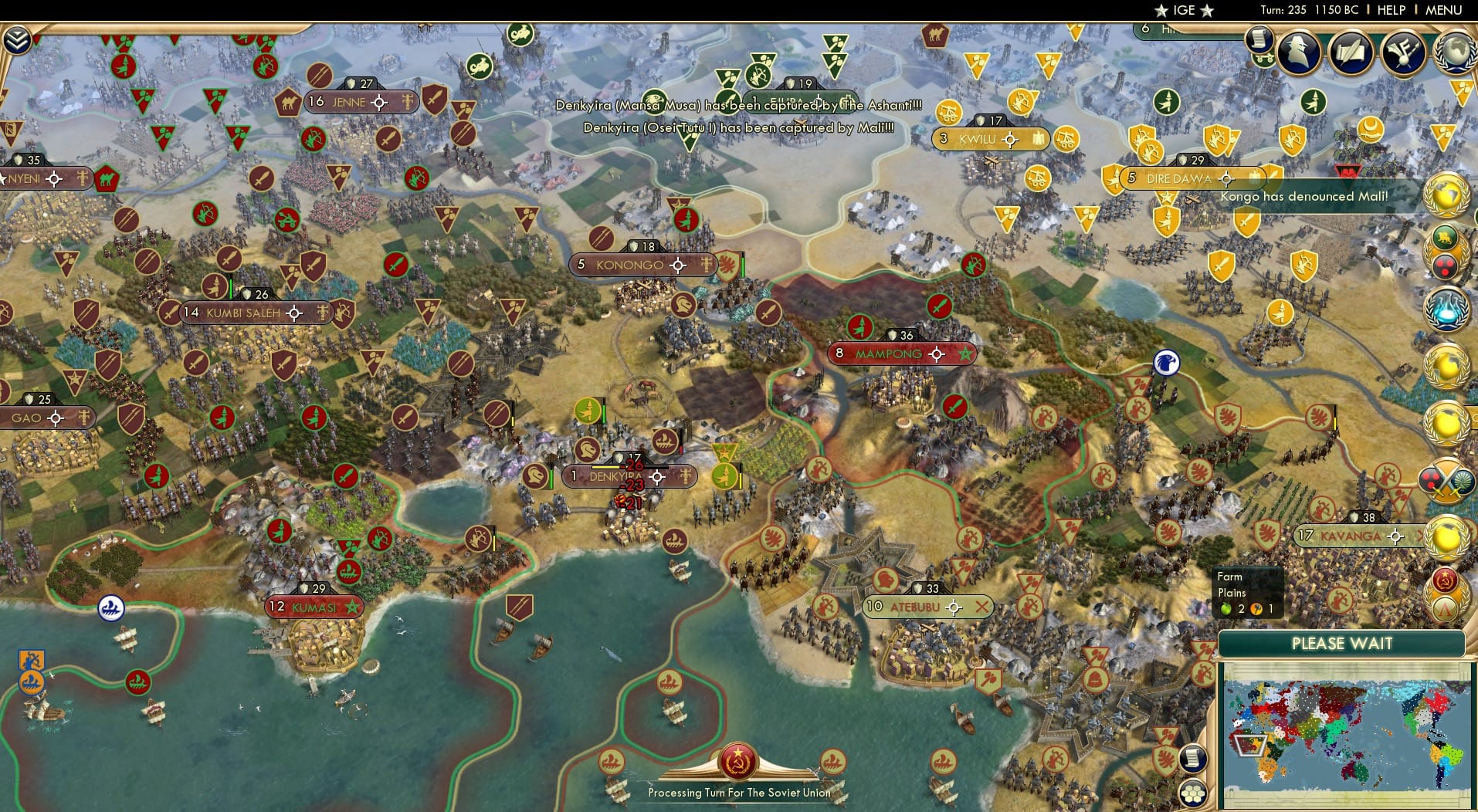
Task: Select the Kumasi city banner
Action: (x=313, y=607)
